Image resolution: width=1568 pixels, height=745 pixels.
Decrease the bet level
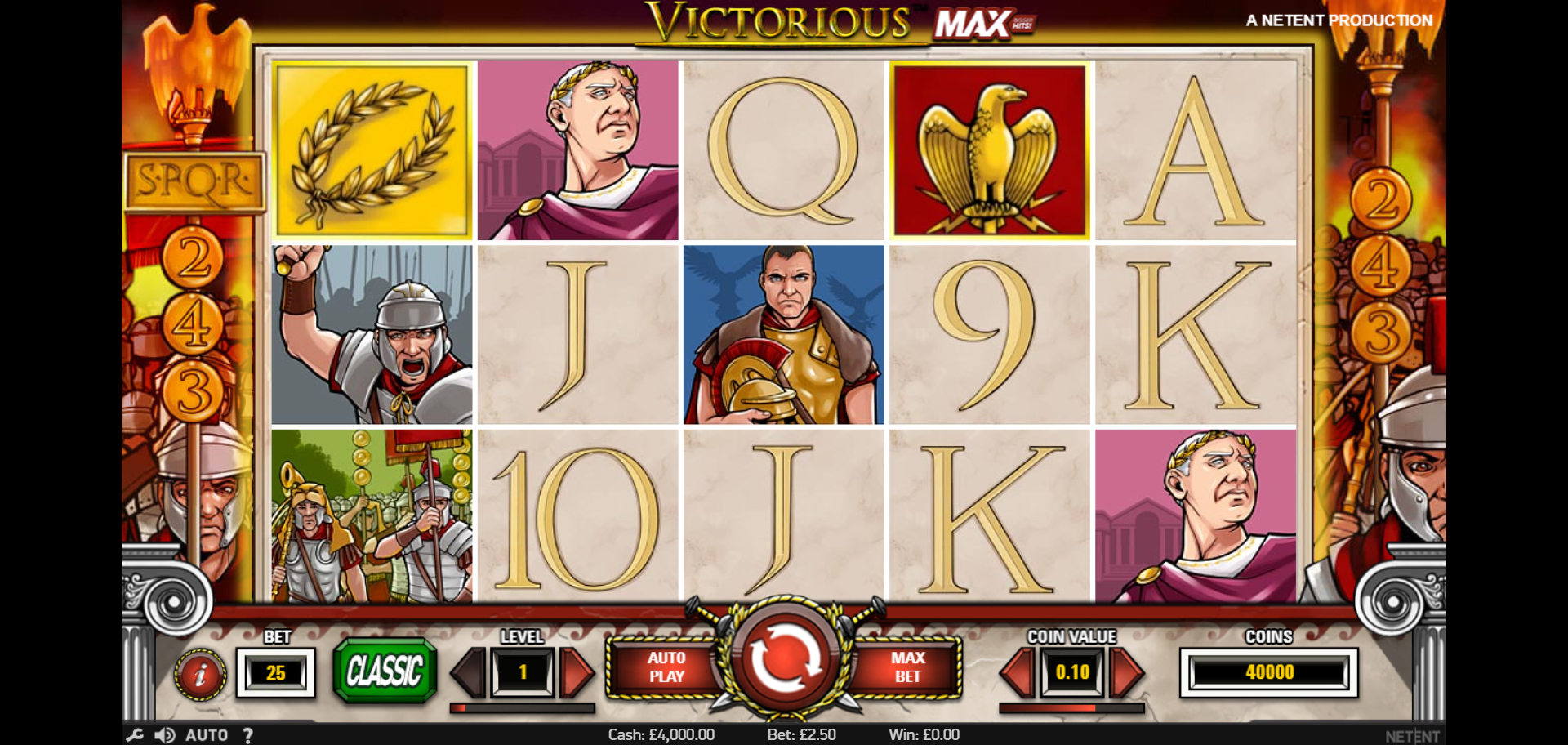pos(469,672)
